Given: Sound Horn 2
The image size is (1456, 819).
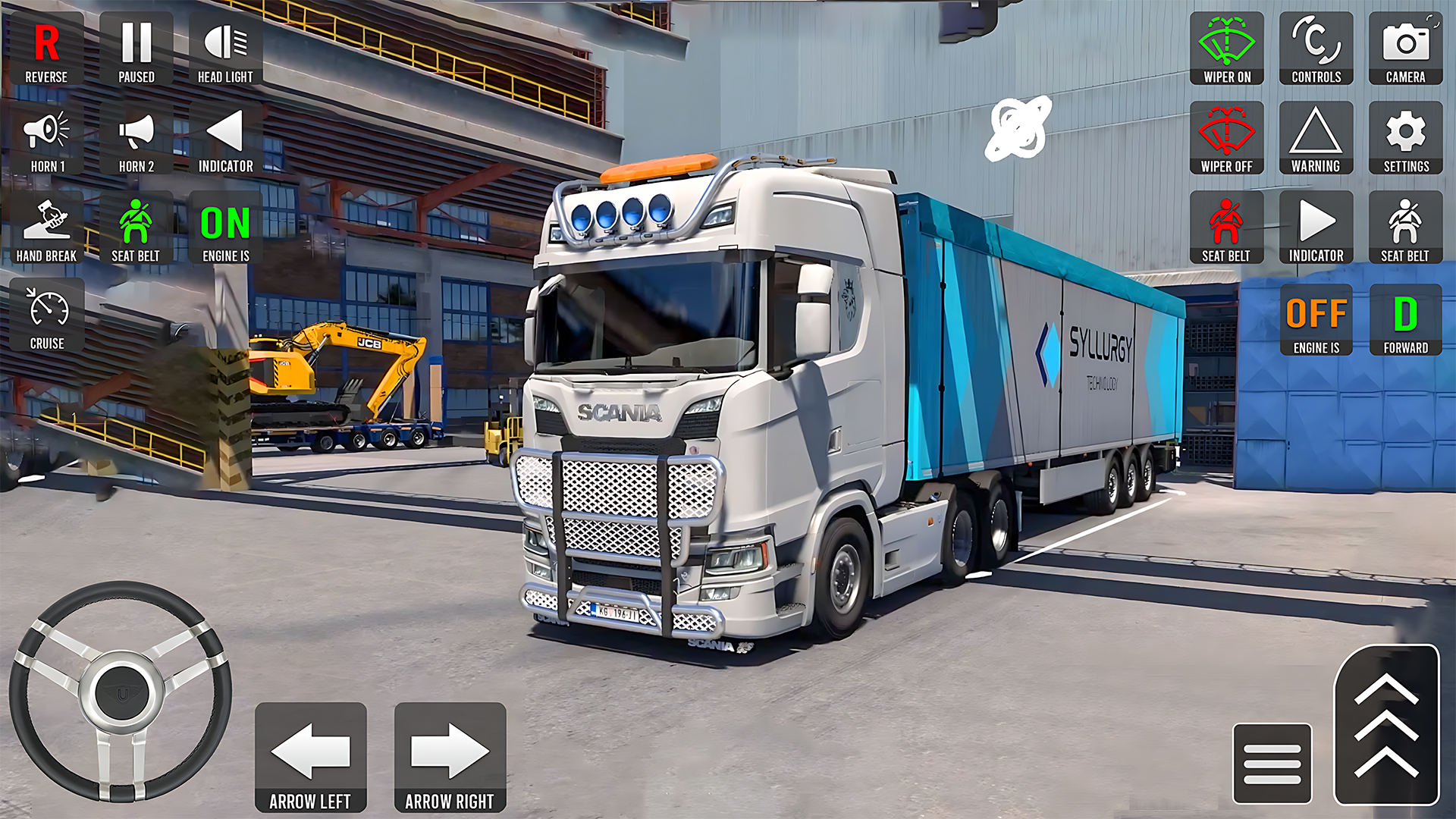Looking at the screenshot, I should [x=136, y=135].
